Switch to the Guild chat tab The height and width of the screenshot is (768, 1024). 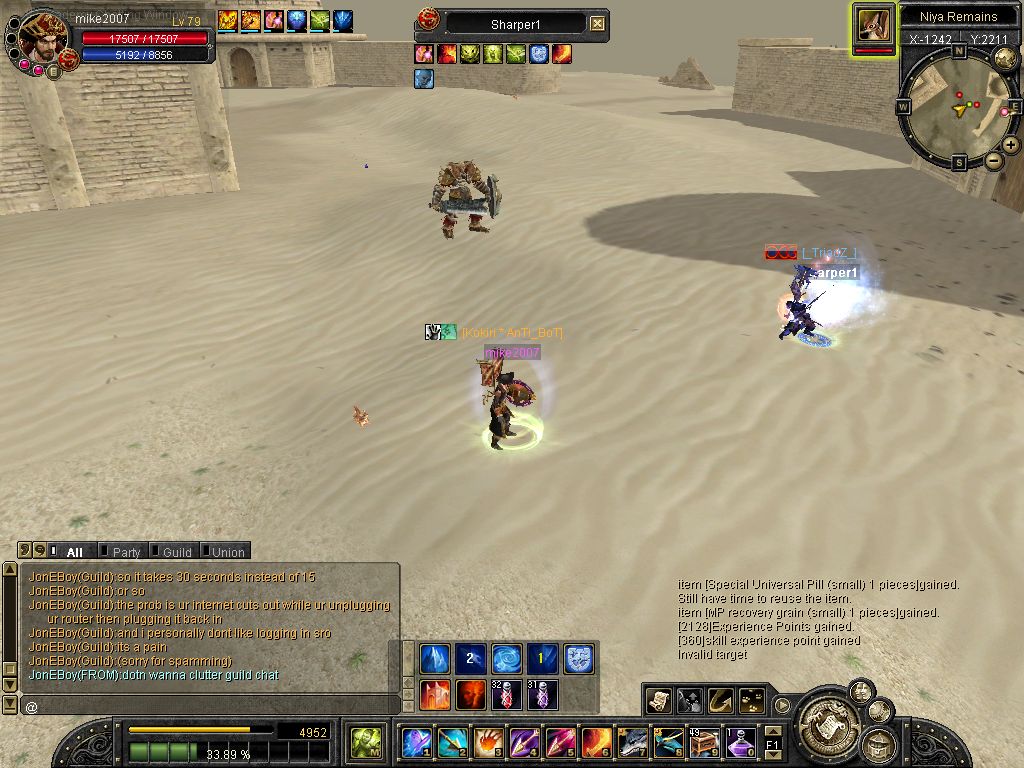coord(176,551)
